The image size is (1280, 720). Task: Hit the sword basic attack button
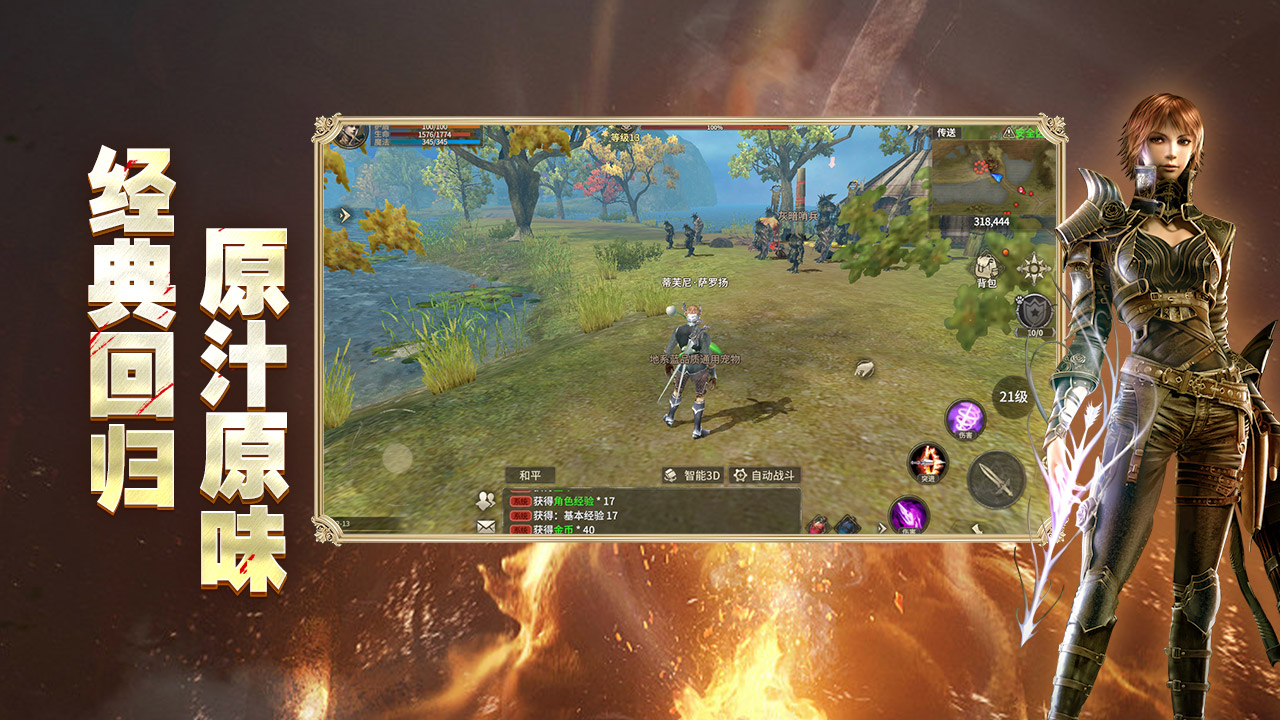point(996,479)
